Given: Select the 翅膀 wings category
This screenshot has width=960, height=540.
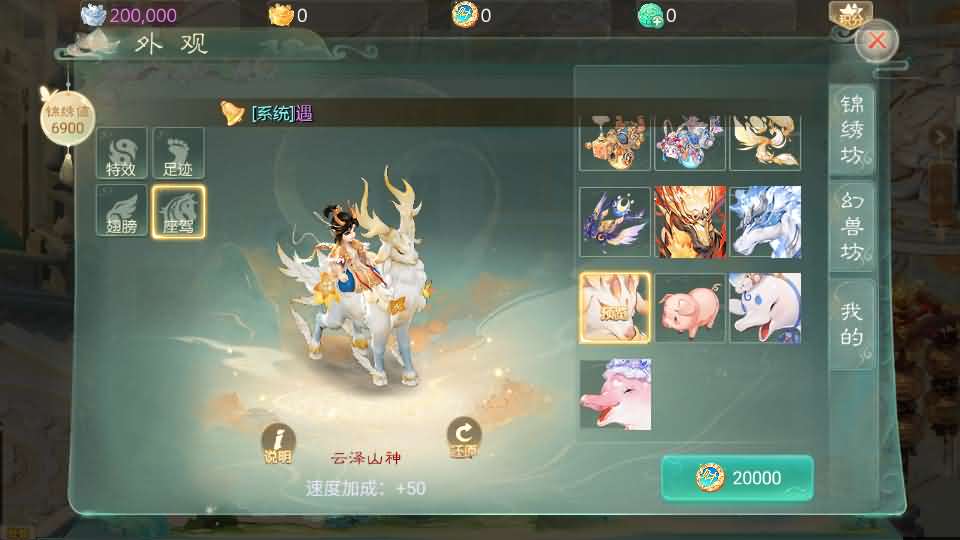Looking at the screenshot, I should (121, 211).
